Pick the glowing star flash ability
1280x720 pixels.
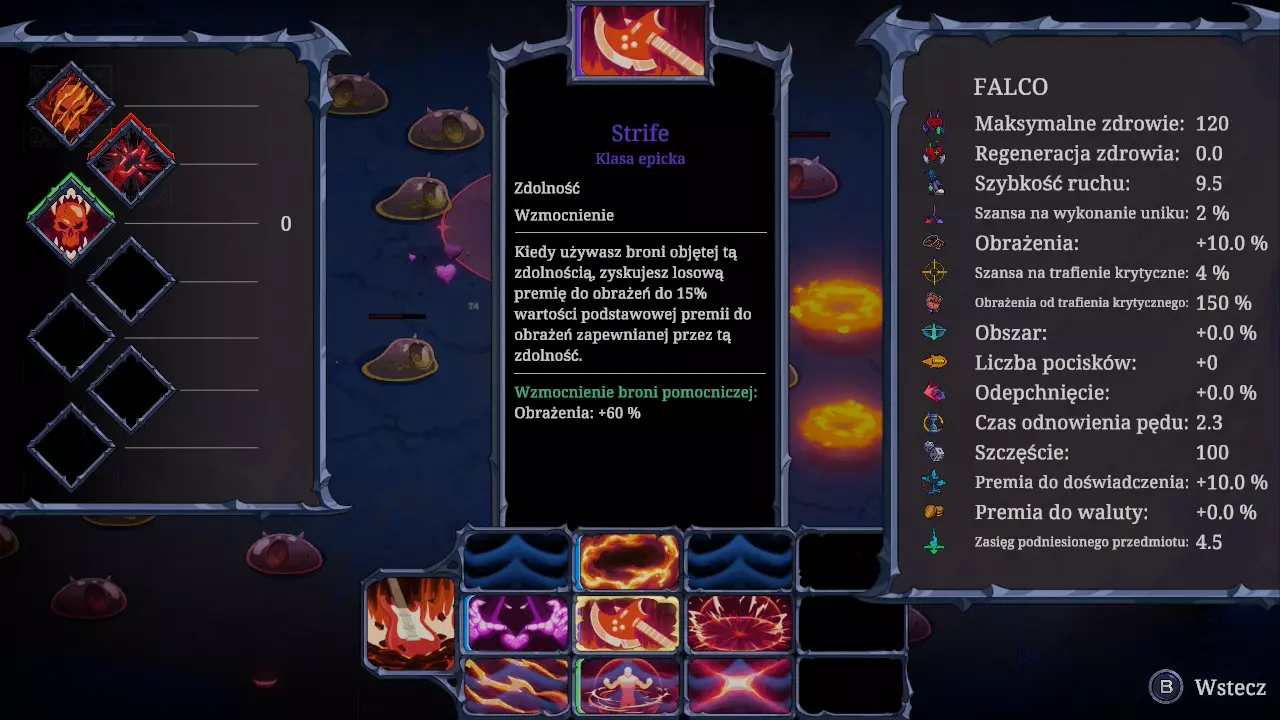tap(739, 685)
